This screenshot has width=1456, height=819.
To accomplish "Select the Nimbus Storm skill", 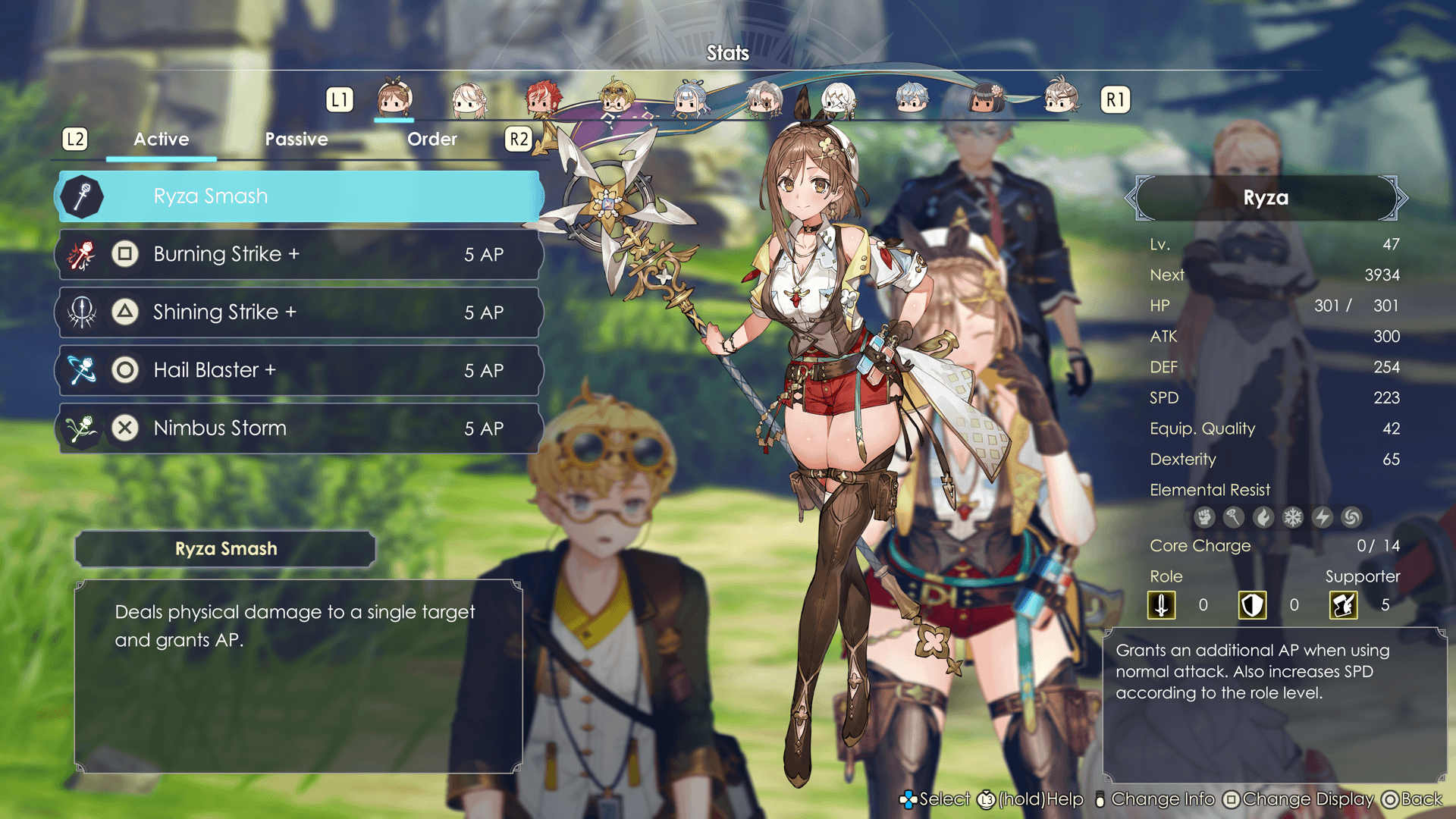I will point(300,428).
